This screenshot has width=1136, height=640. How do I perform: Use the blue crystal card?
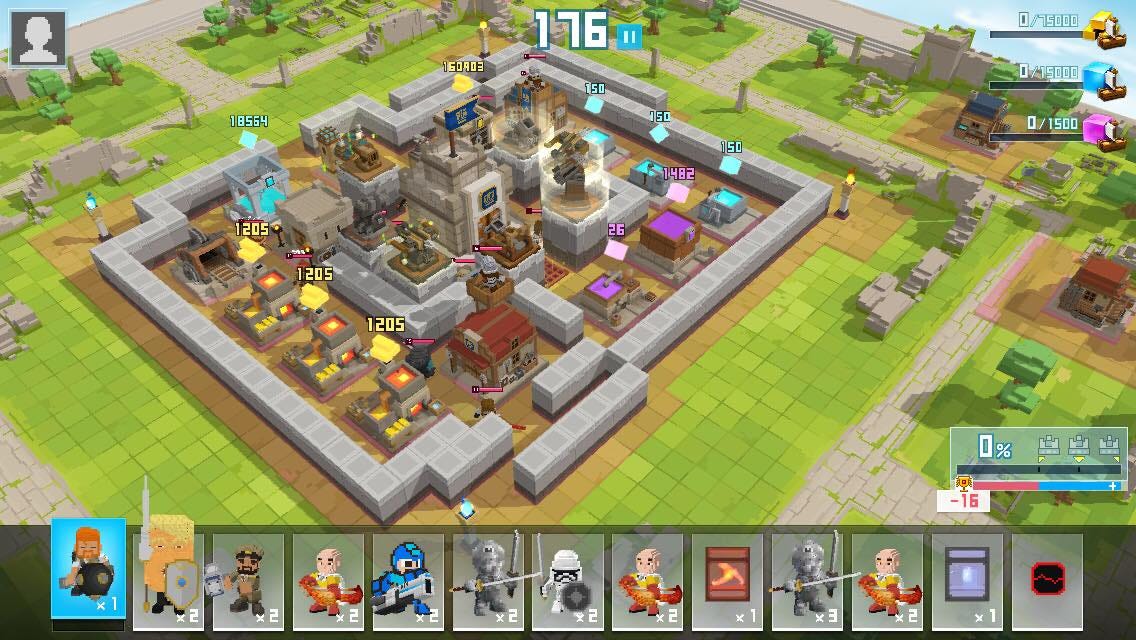pyautogui.click(x=967, y=573)
